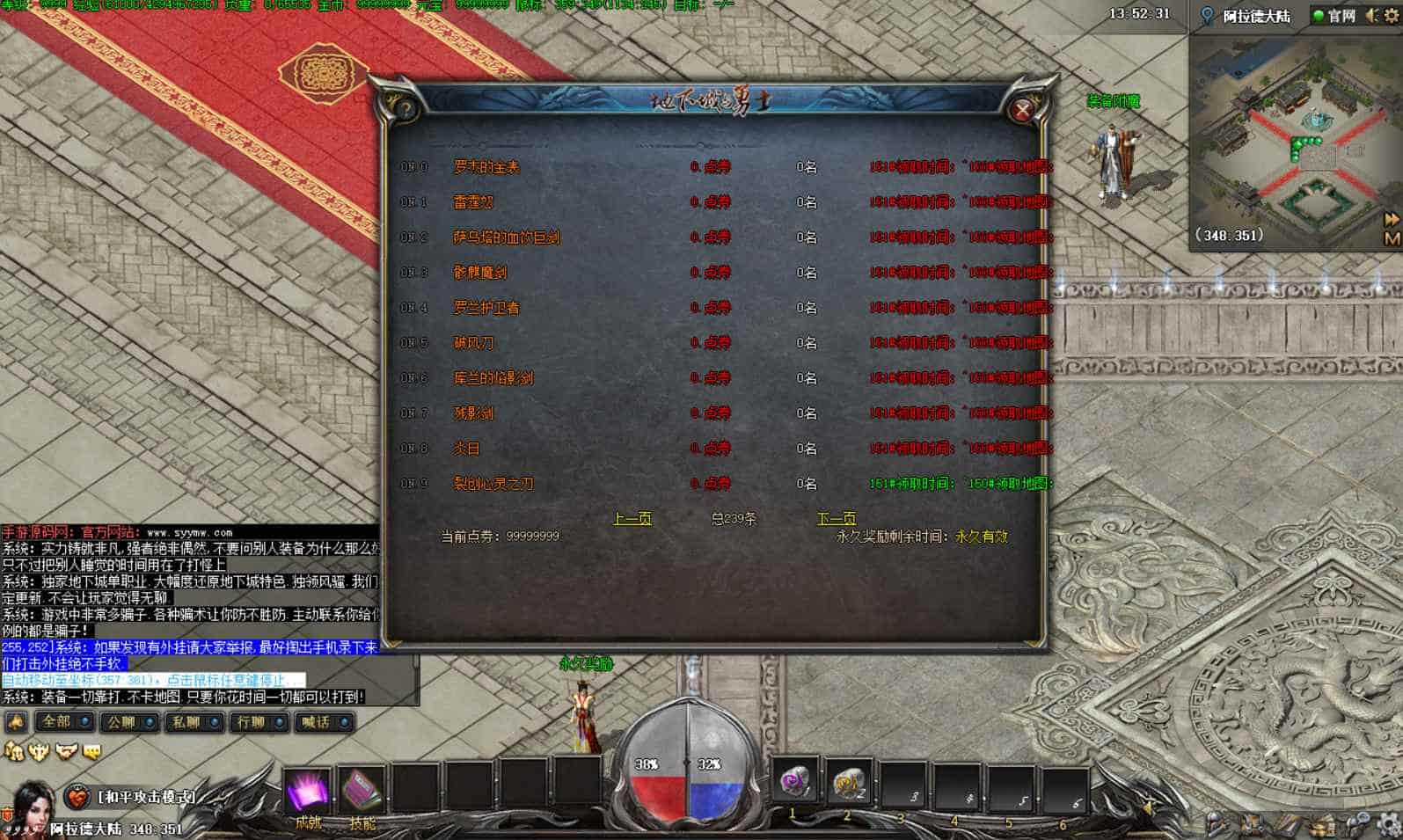
Task: Choose the 喊话 shout channel
Action: point(323,722)
